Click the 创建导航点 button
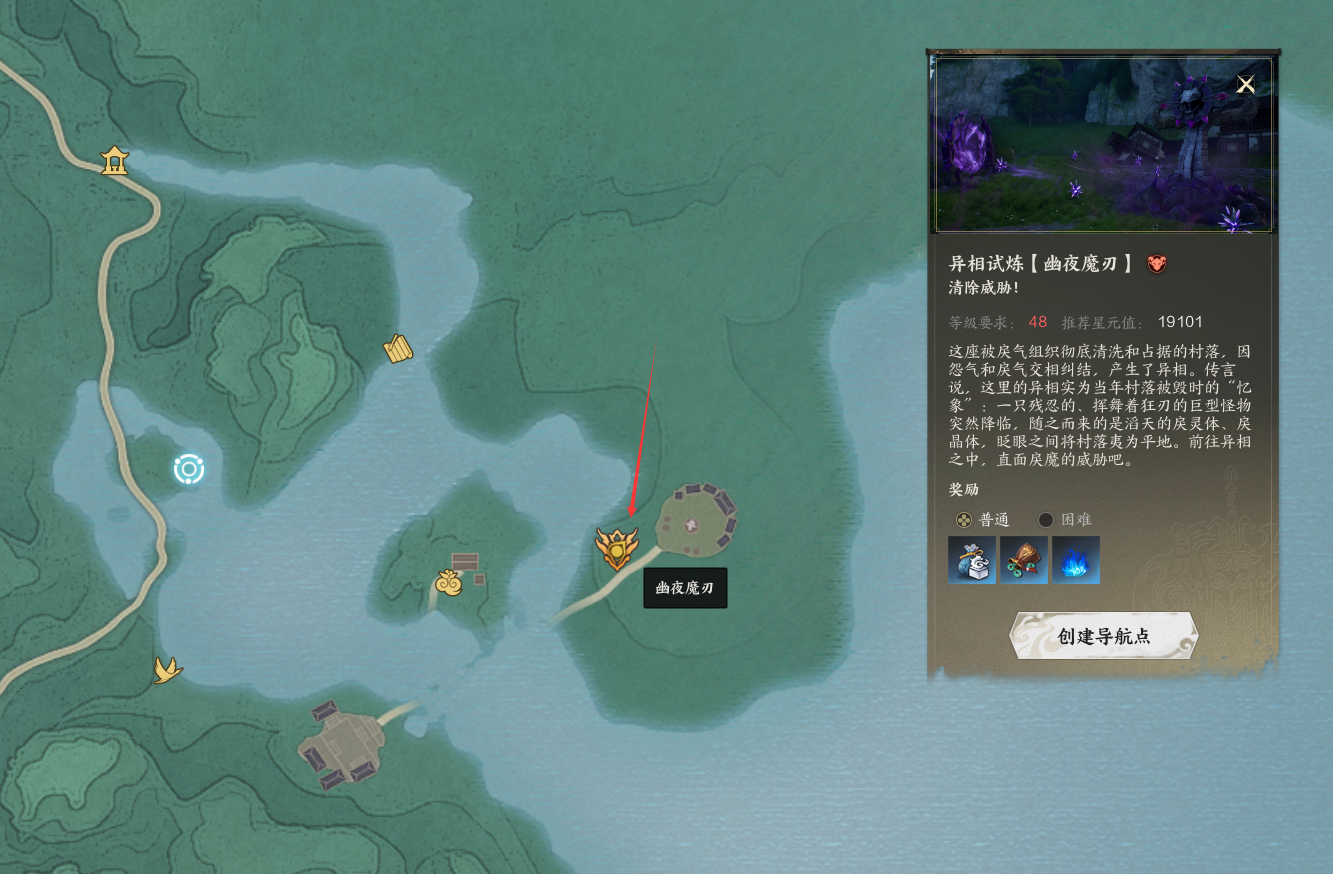The image size is (1333, 874). coord(1103,636)
